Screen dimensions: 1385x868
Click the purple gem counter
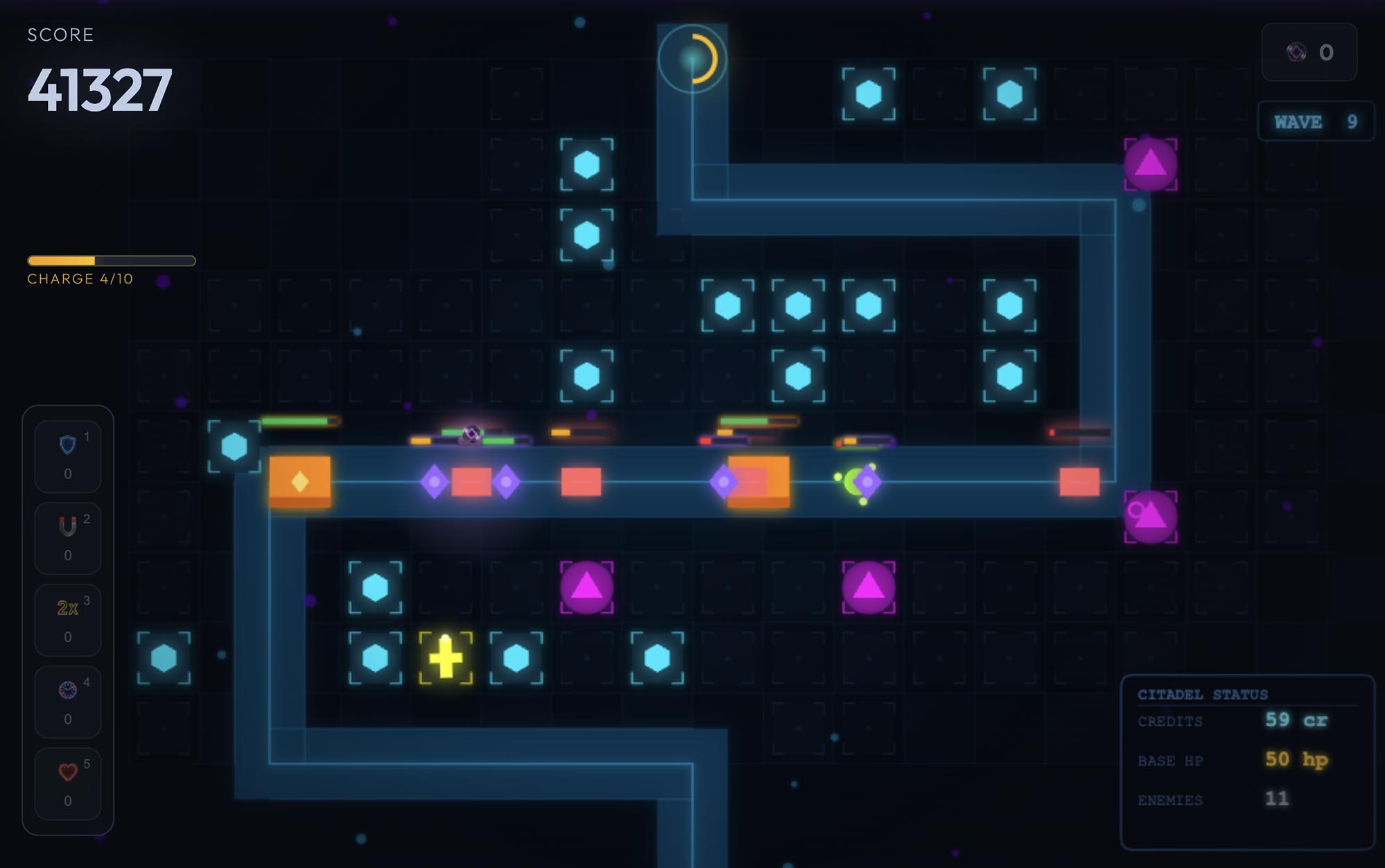coord(1309,52)
